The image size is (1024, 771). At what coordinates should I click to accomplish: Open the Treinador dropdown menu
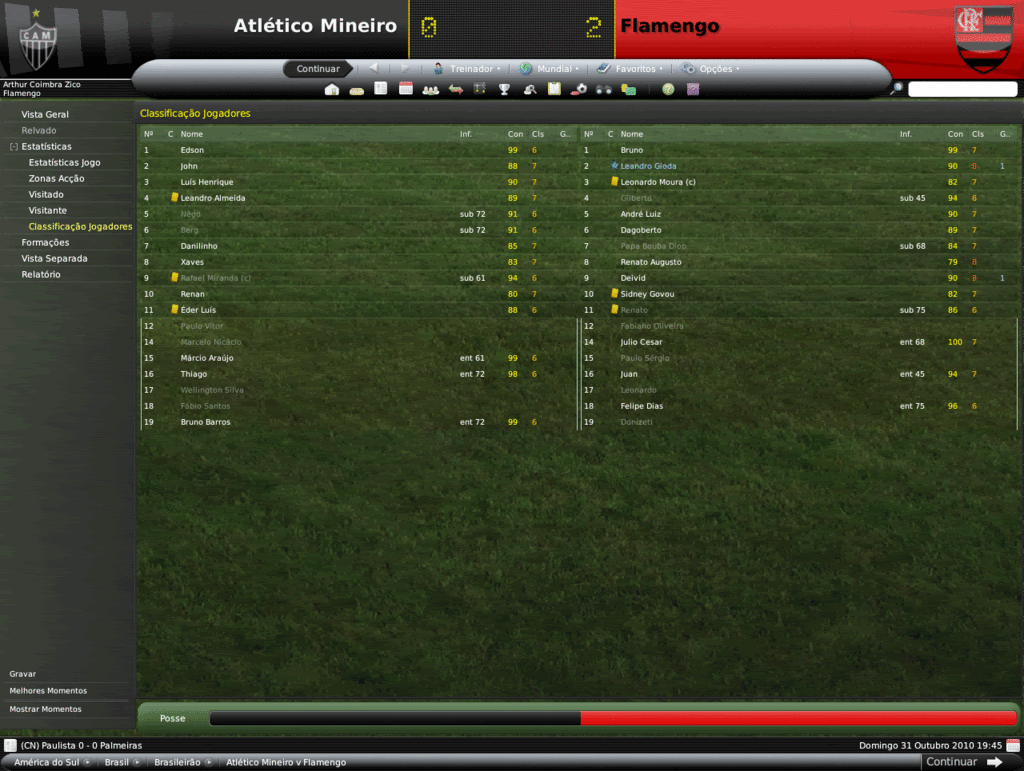[467, 69]
